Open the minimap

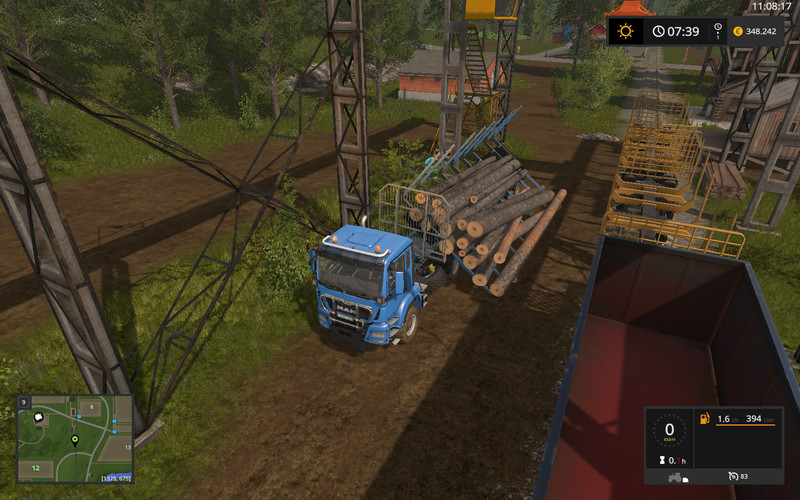(75, 438)
